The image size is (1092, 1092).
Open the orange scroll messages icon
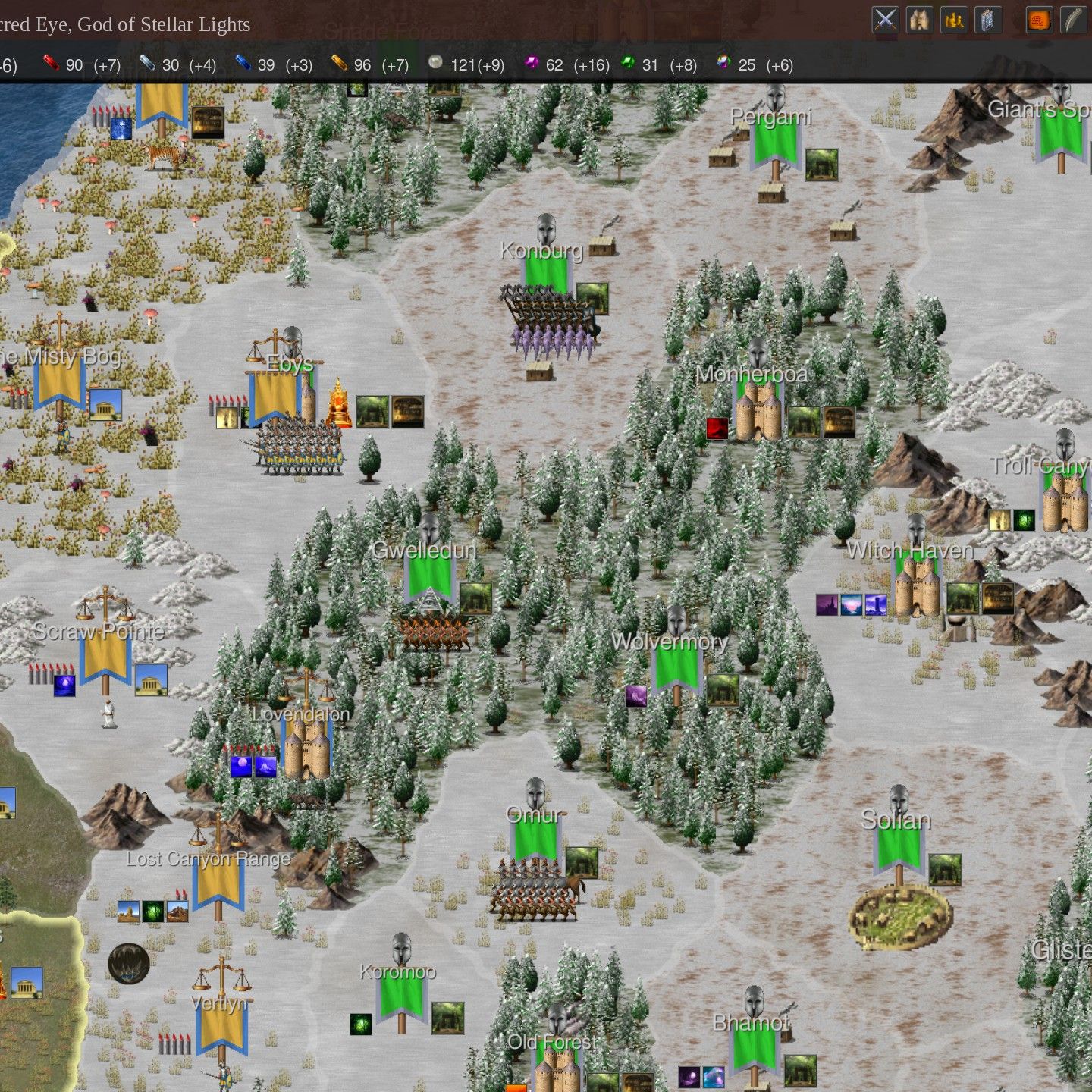1040,18
